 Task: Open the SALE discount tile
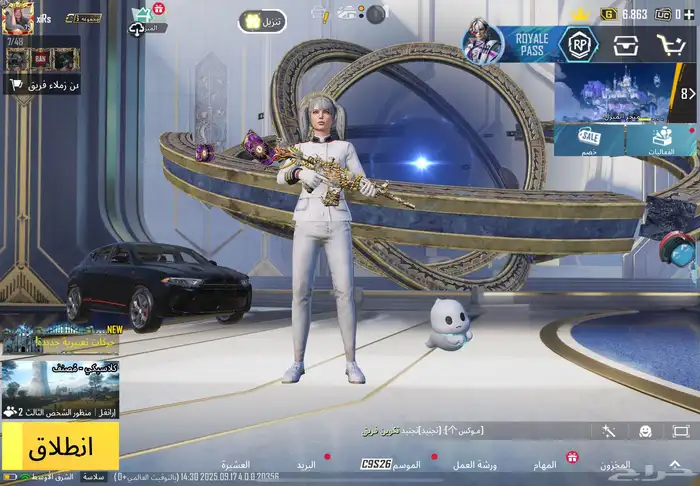click(x=590, y=139)
